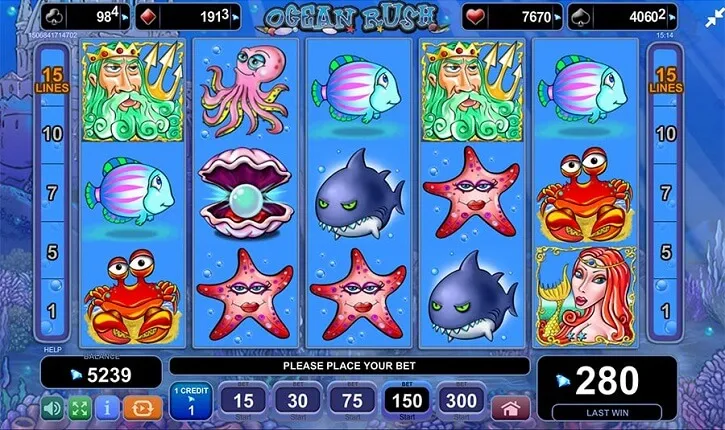The width and height of the screenshot is (725, 430).
Task: Select 15 lines on the right selector
Action: coord(665,81)
